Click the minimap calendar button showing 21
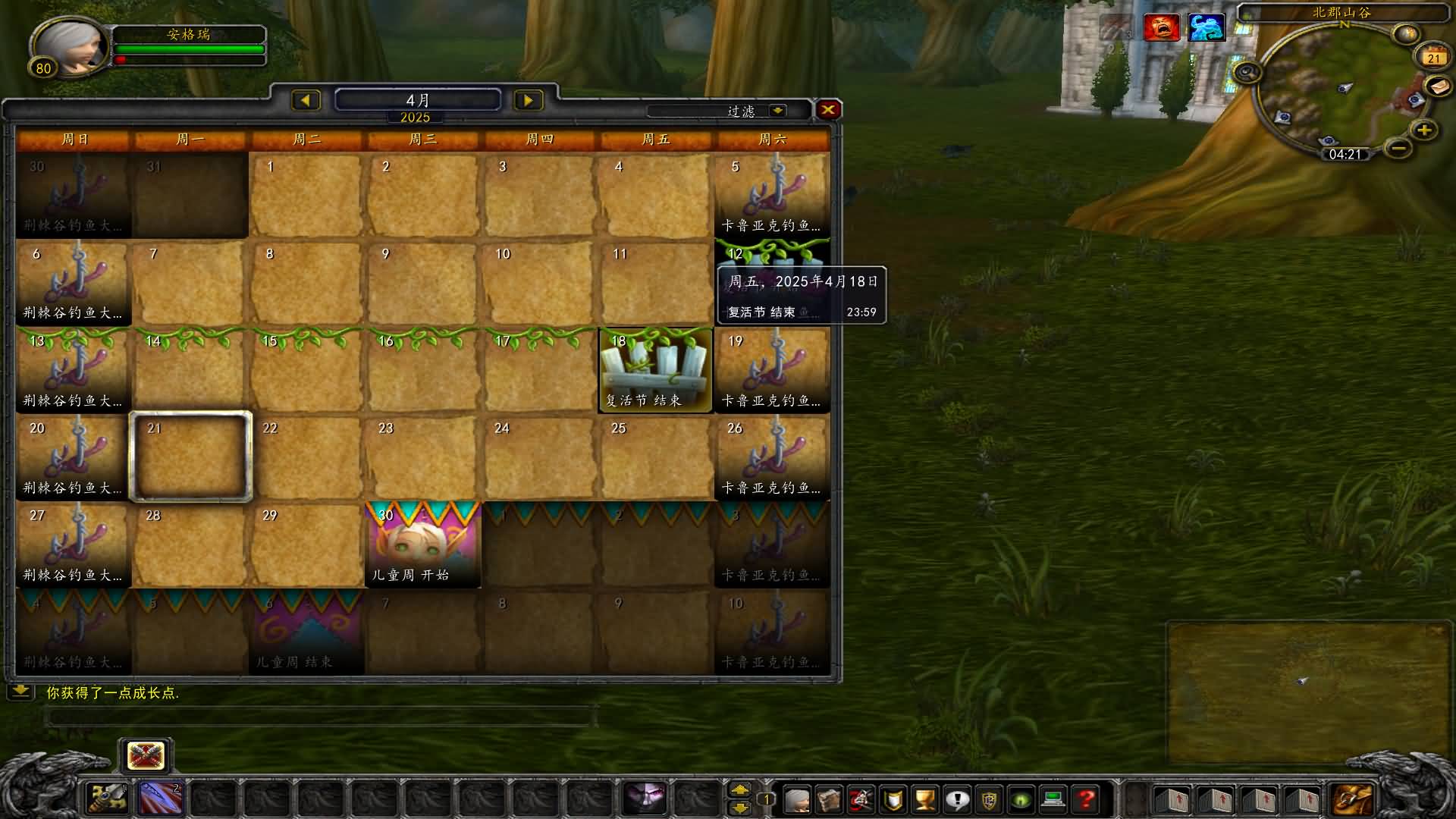Screen dimensions: 1456x819 click(1432, 58)
